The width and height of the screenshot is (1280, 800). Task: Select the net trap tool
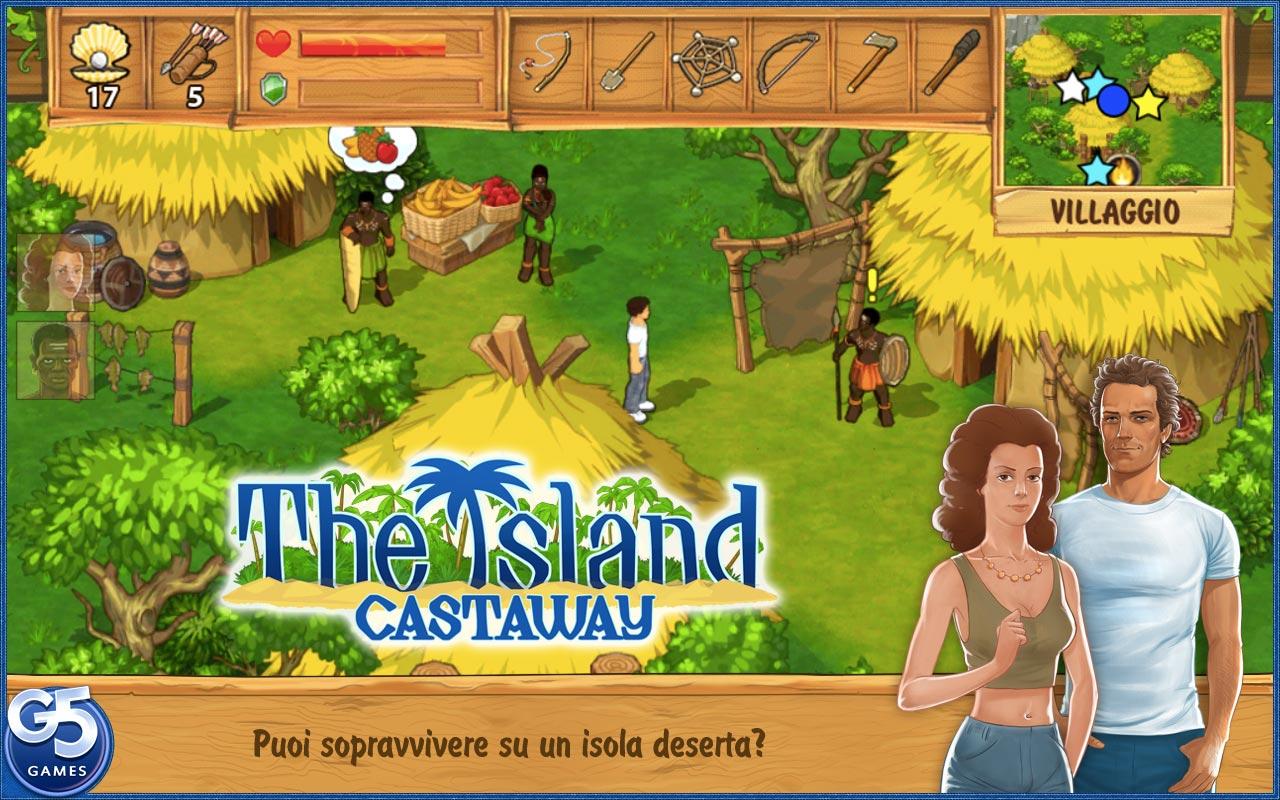tap(708, 62)
